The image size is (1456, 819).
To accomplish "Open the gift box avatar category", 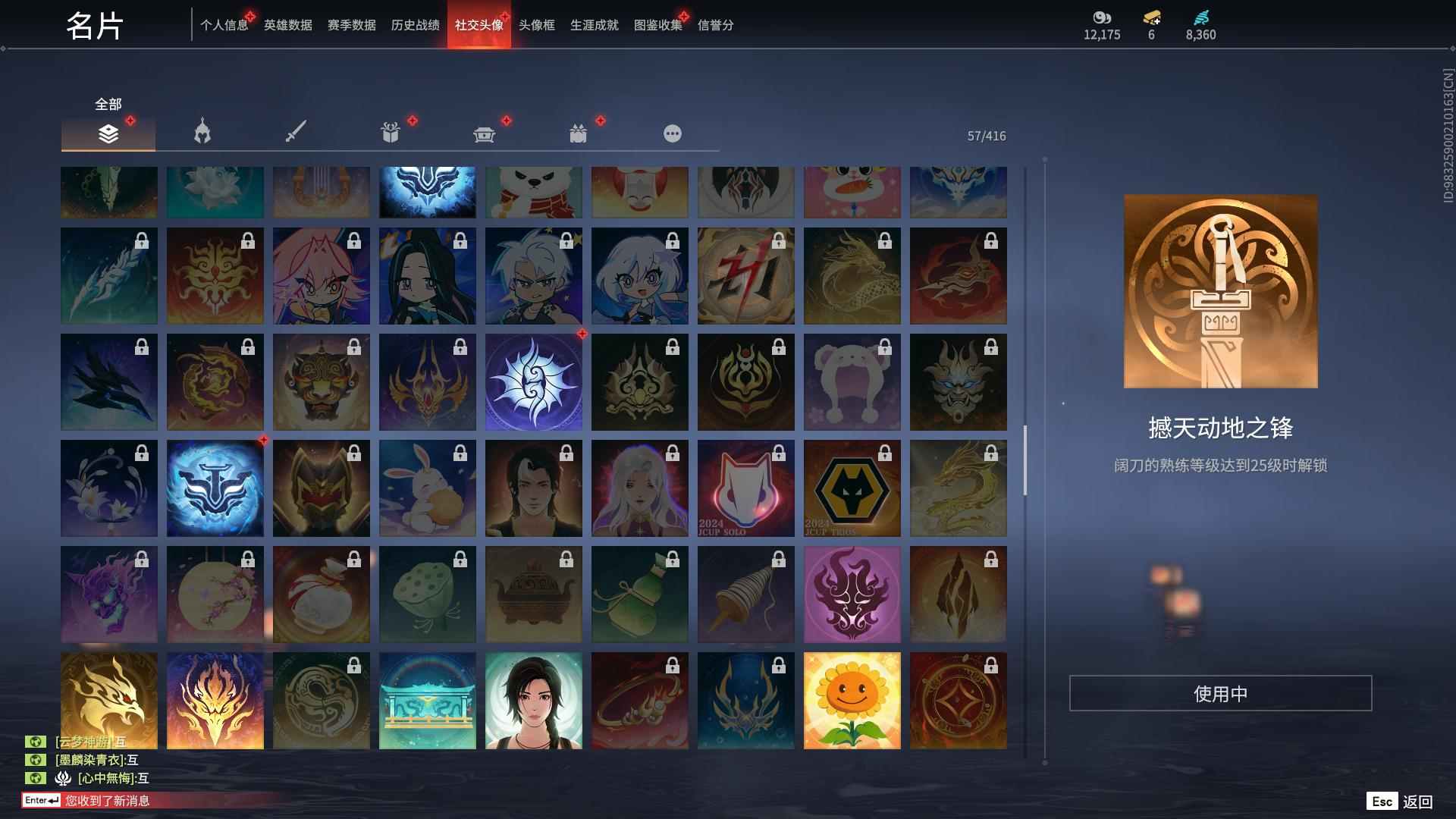I will 390,133.
